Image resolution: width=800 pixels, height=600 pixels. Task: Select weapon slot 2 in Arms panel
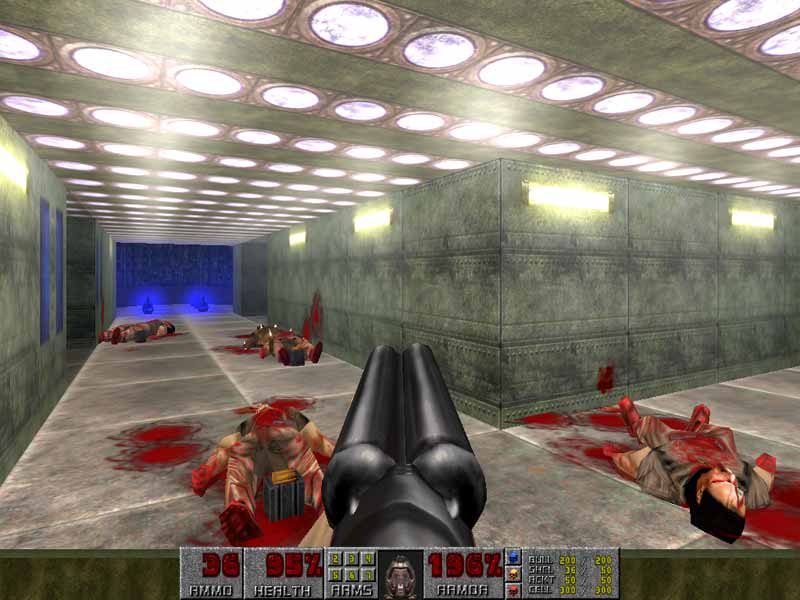[x=338, y=559]
